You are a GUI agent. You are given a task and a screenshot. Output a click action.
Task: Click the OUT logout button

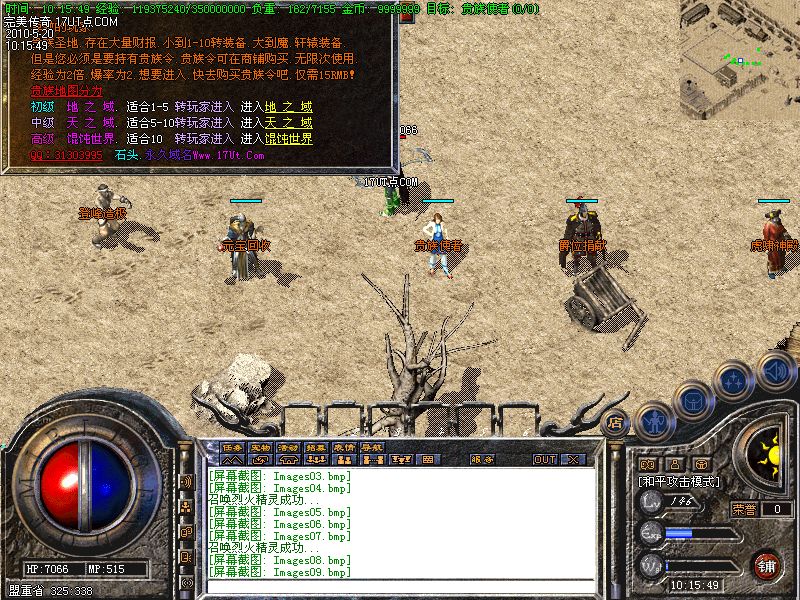[545, 460]
